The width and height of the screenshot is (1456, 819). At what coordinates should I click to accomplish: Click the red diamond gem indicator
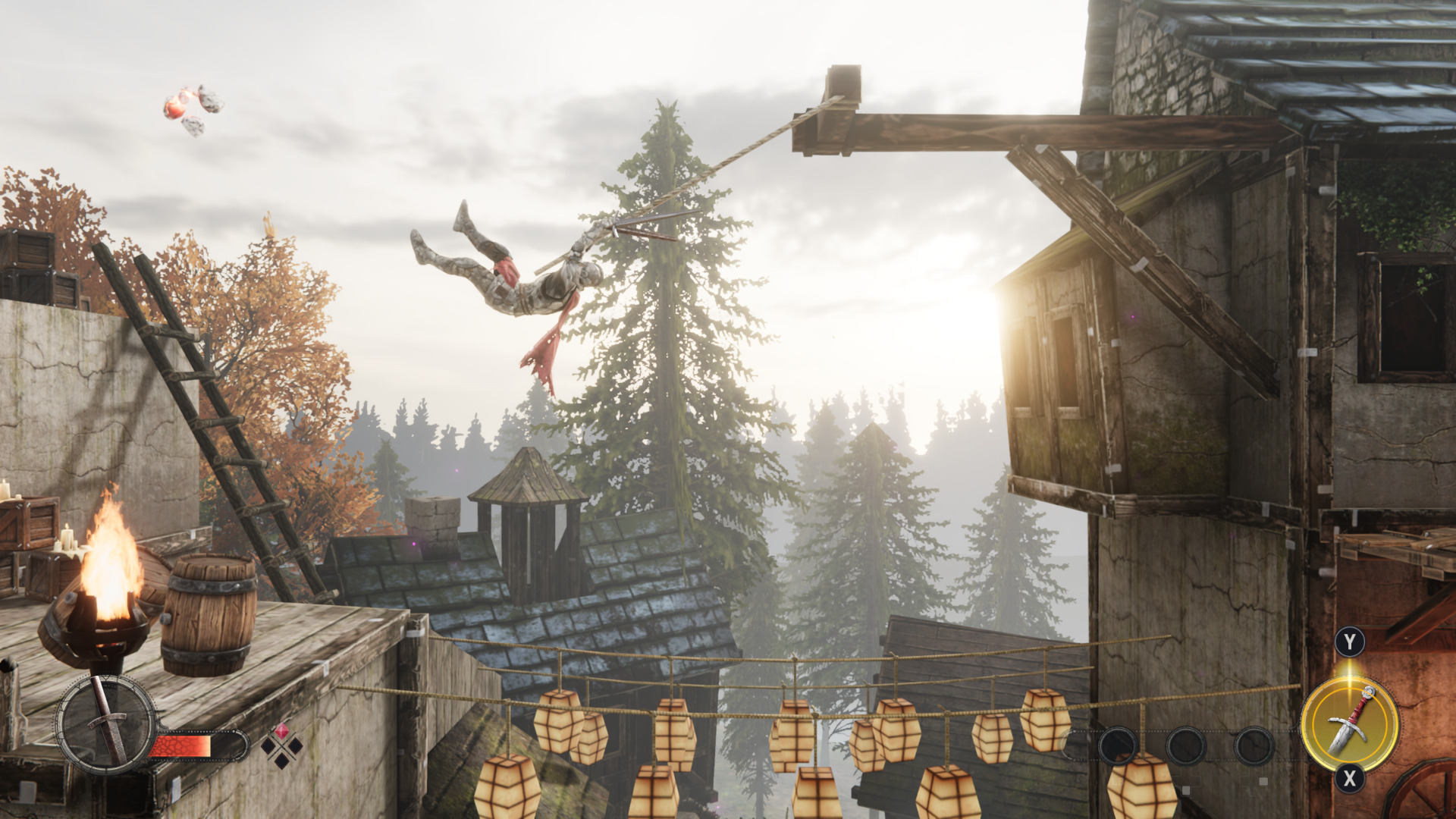[281, 732]
